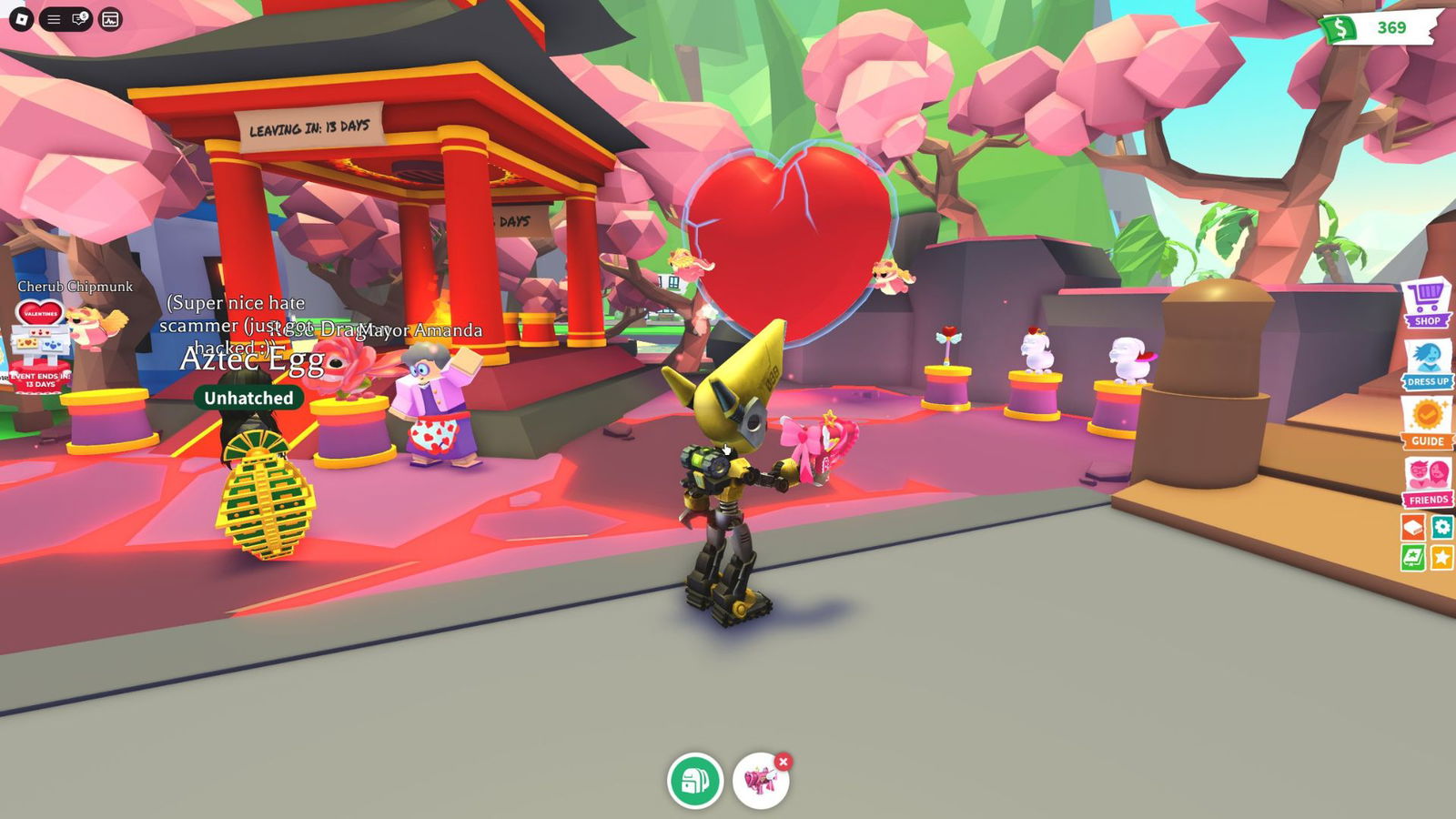Unequip the item with the red X
The image size is (1456, 819).
point(783,762)
